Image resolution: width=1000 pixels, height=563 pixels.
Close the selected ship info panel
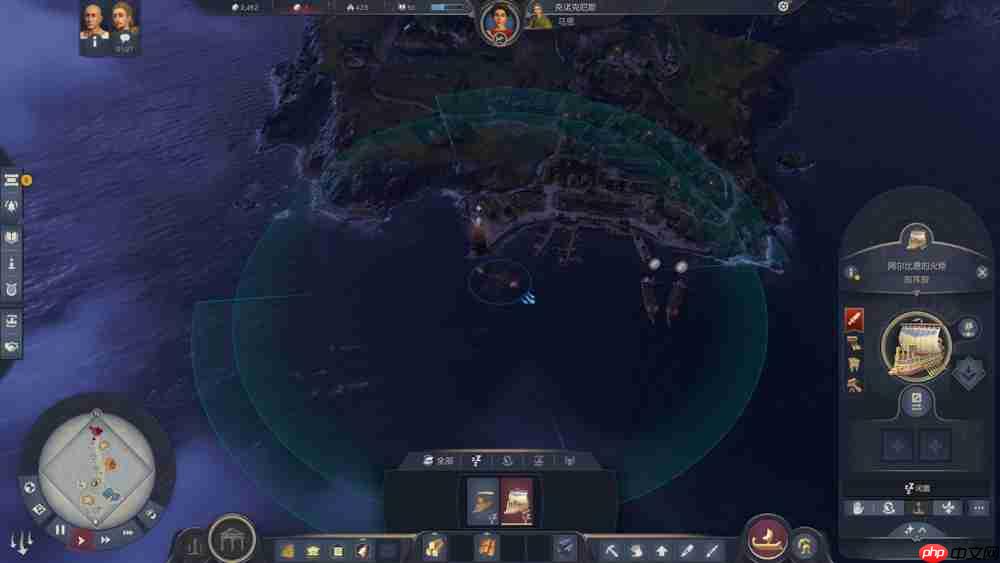click(x=982, y=272)
